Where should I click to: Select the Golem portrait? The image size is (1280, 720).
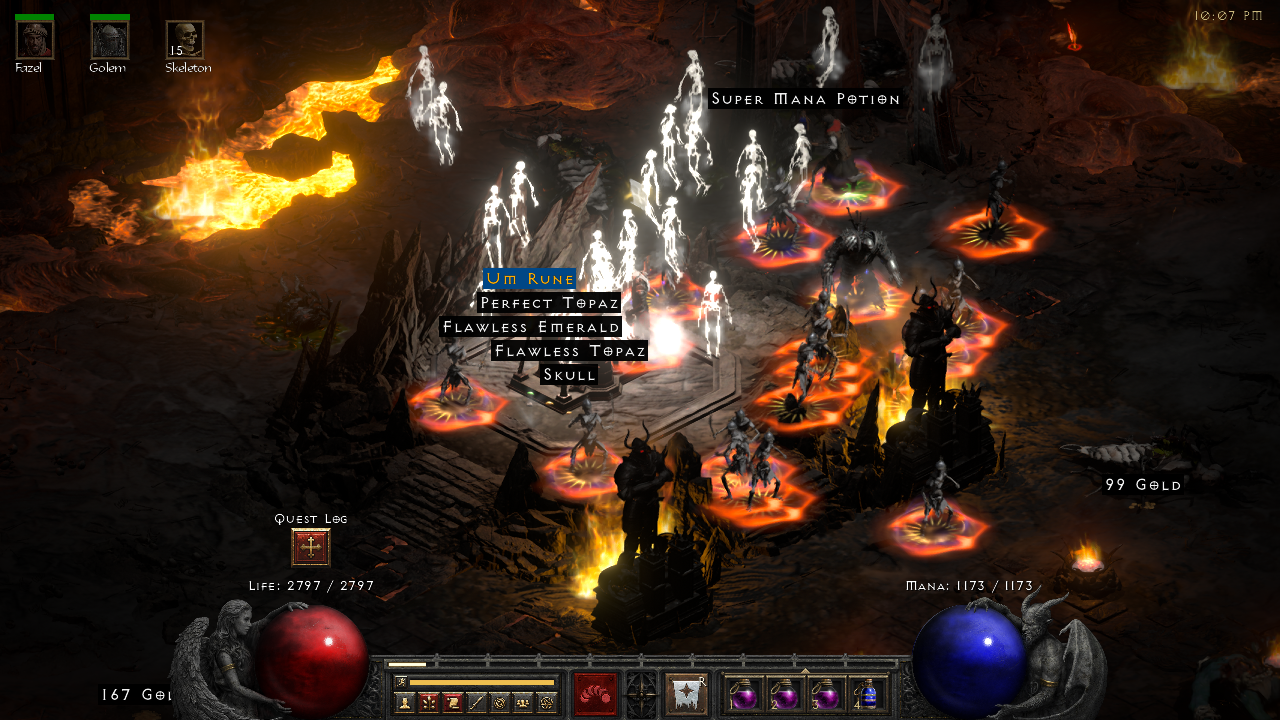(x=109, y=40)
